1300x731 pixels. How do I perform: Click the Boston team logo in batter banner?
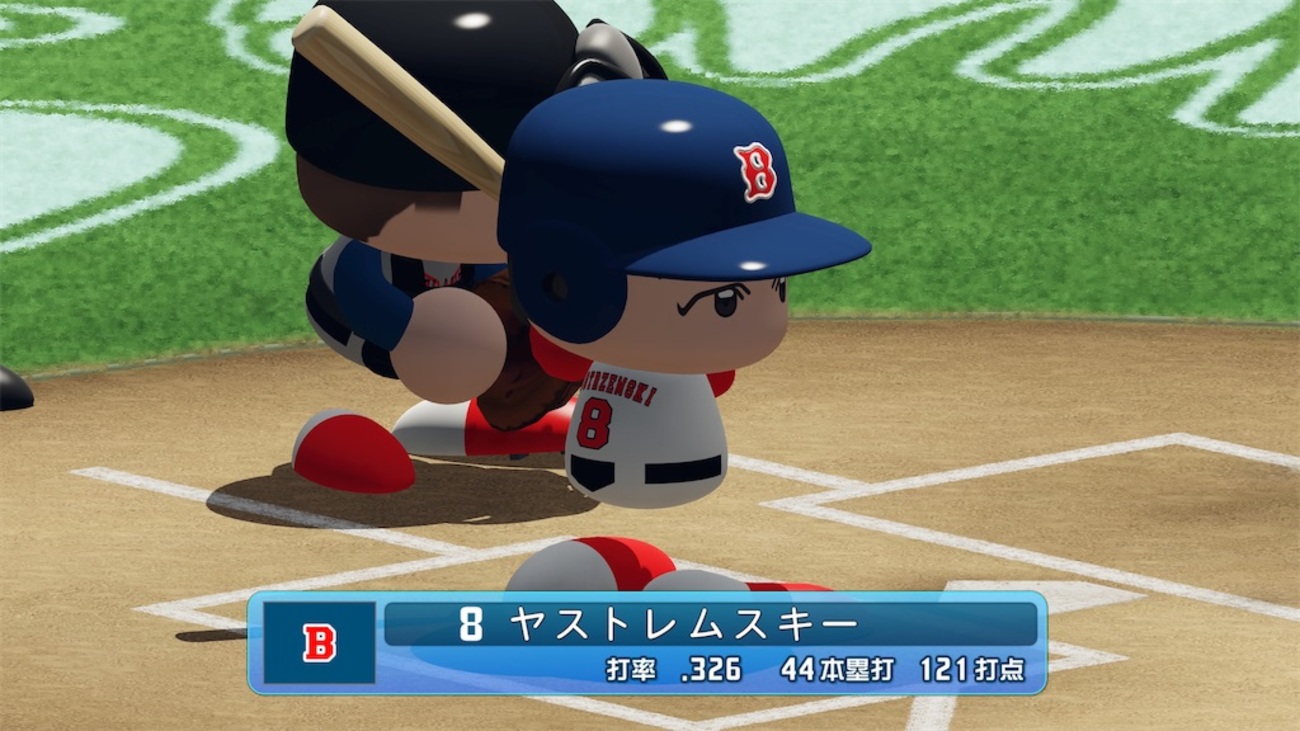[x=319, y=643]
